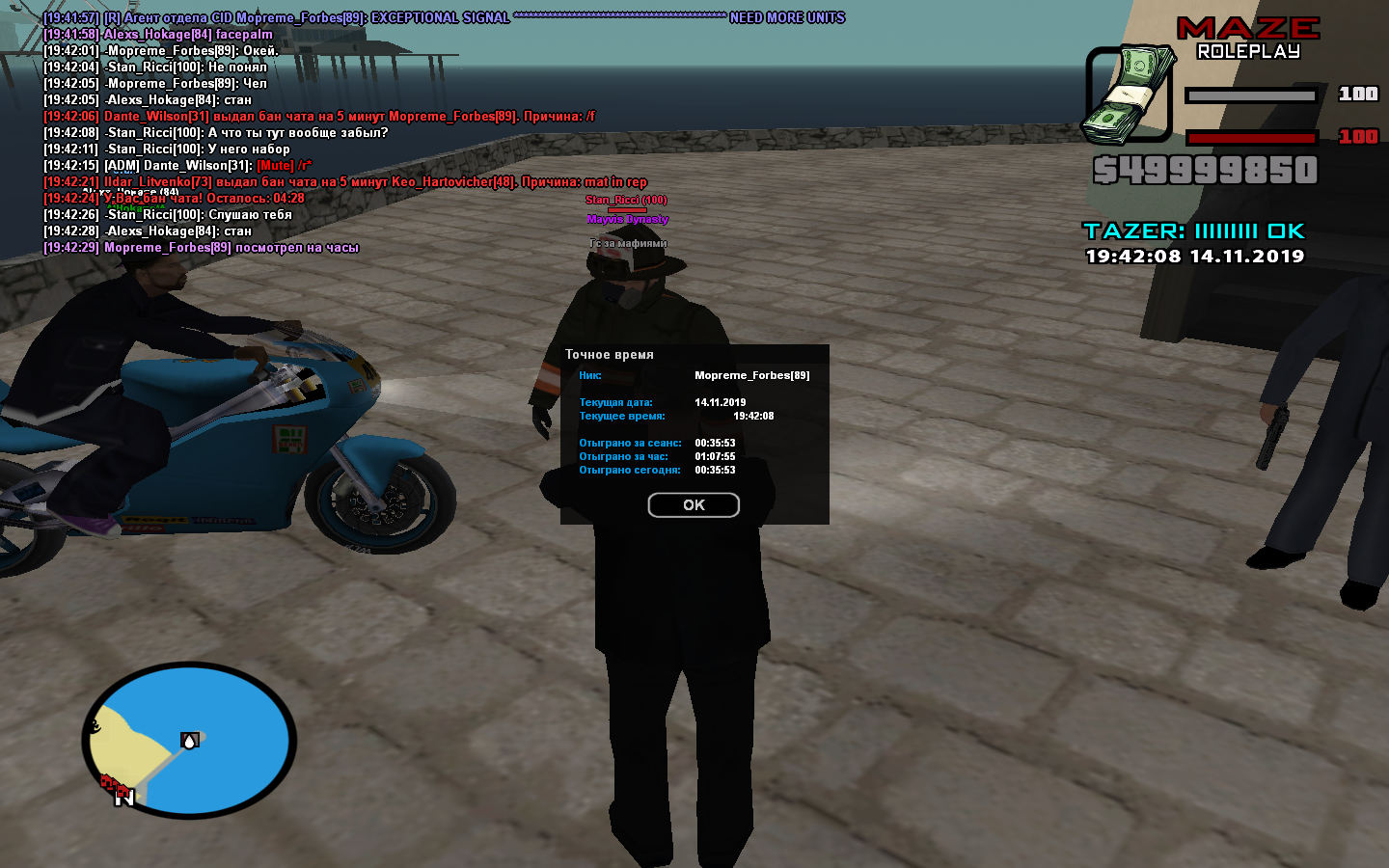
Task: Click the clock showing 19:42:08
Action: click(x=1150, y=257)
